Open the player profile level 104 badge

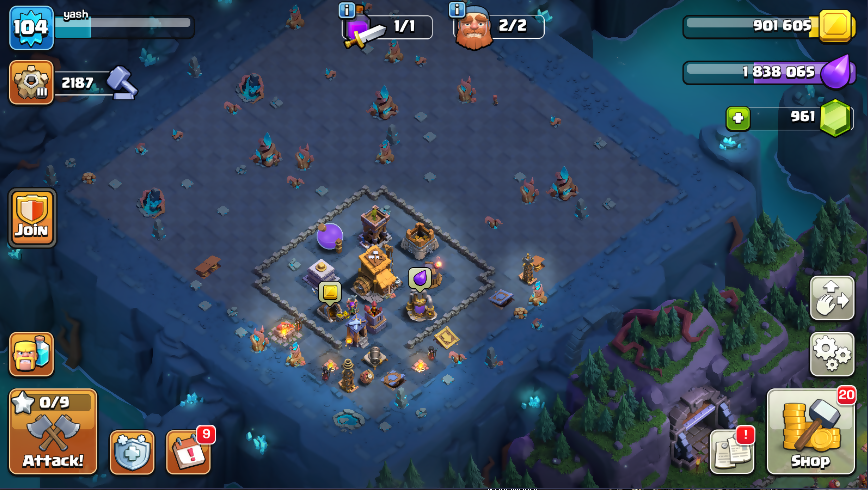point(31,28)
